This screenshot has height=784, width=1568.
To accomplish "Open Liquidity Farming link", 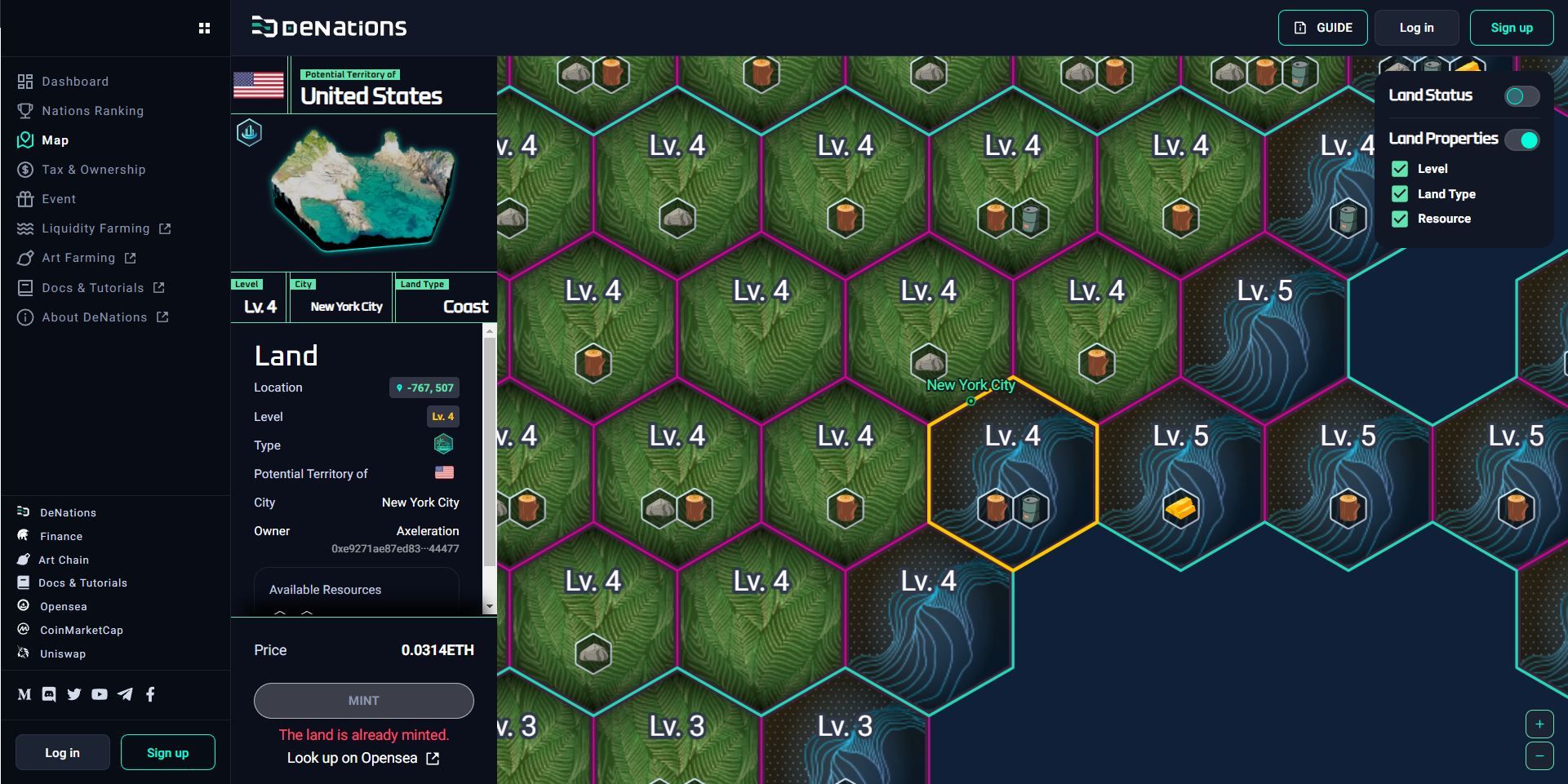I will [96, 228].
